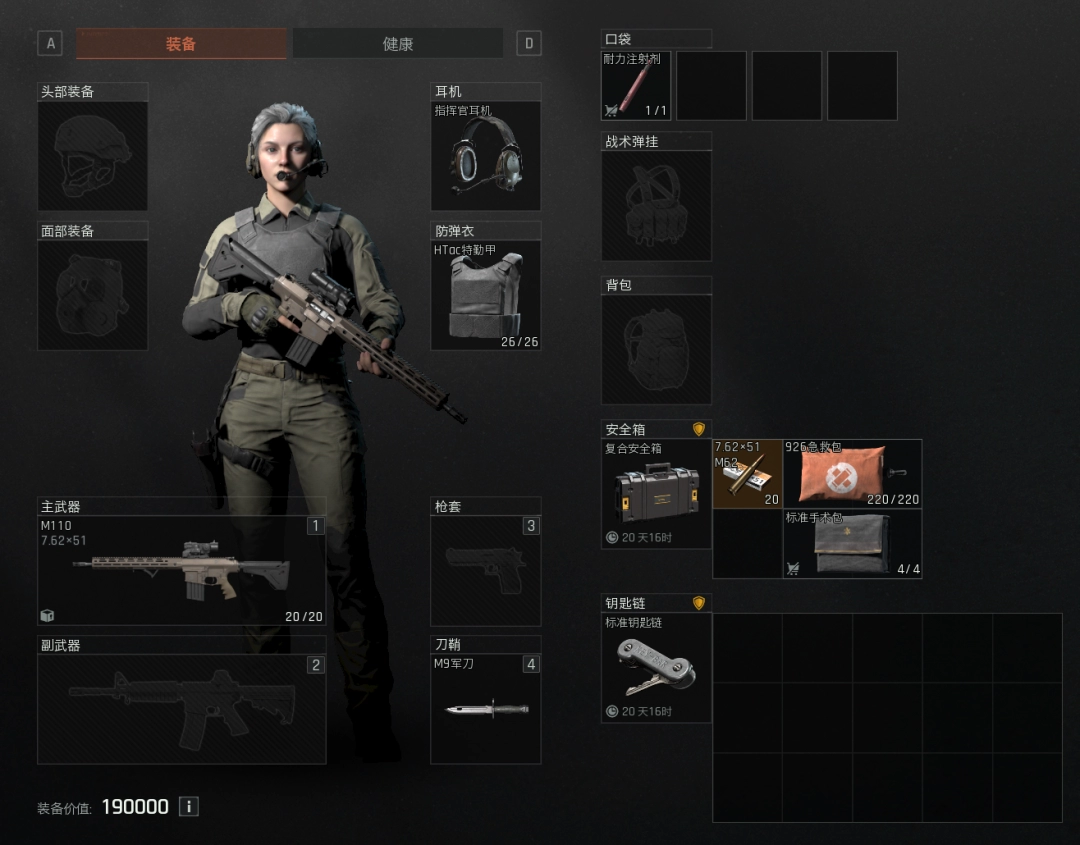
Task: Select the empty 枪套 holster slot
Action: coord(485,571)
